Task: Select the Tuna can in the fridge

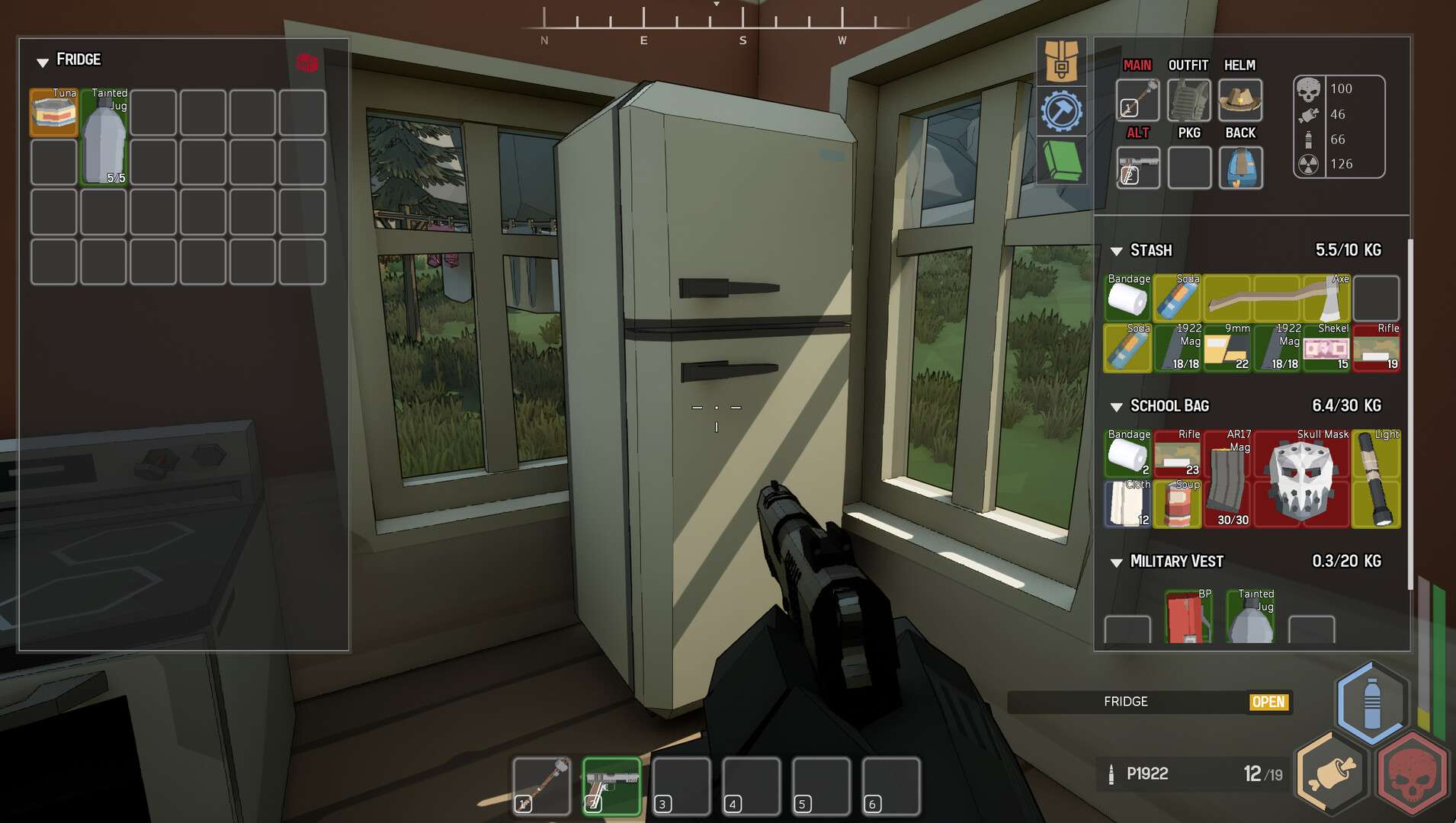Action: [x=54, y=113]
